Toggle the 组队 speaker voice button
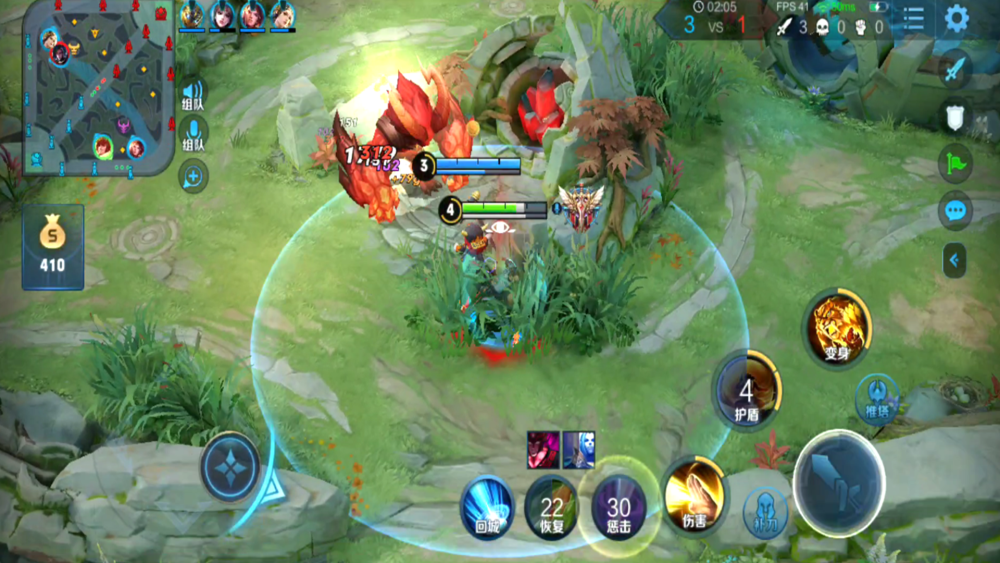This screenshot has height=563, width=1000. pos(193,94)
